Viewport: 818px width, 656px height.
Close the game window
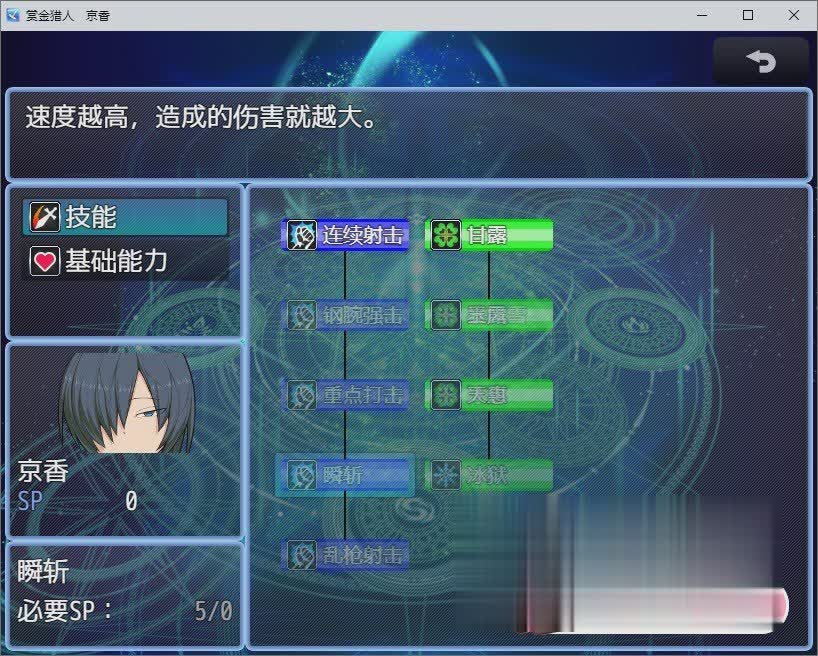point(794,15)
